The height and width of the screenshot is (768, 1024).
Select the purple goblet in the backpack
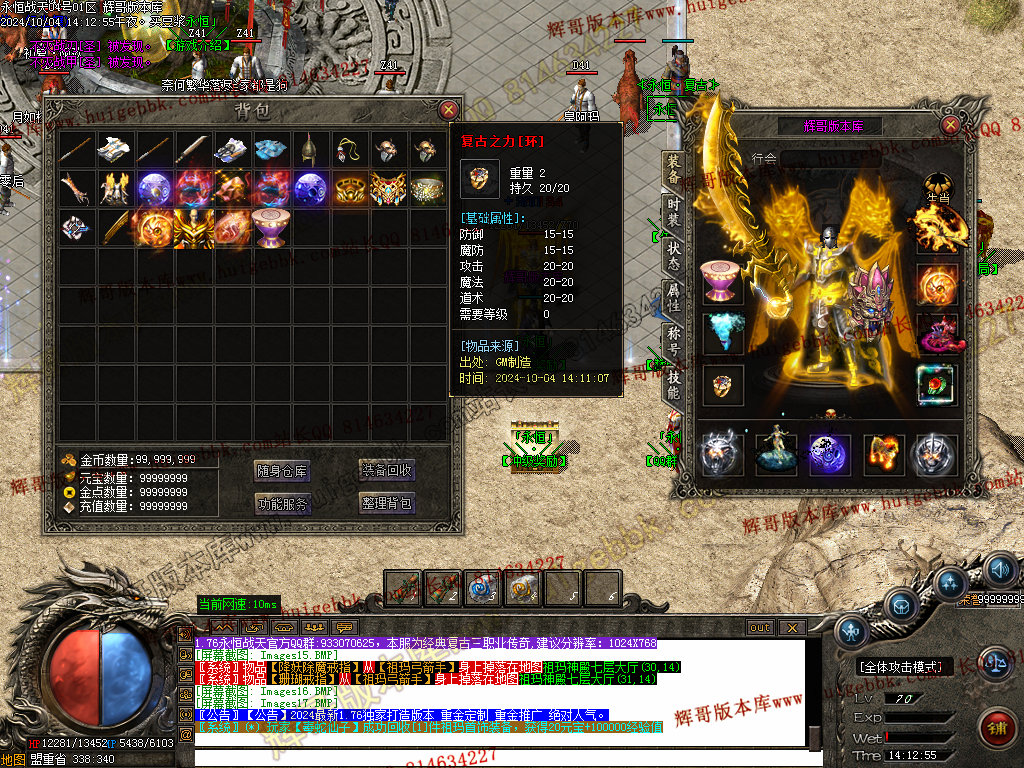pos(271,227)
